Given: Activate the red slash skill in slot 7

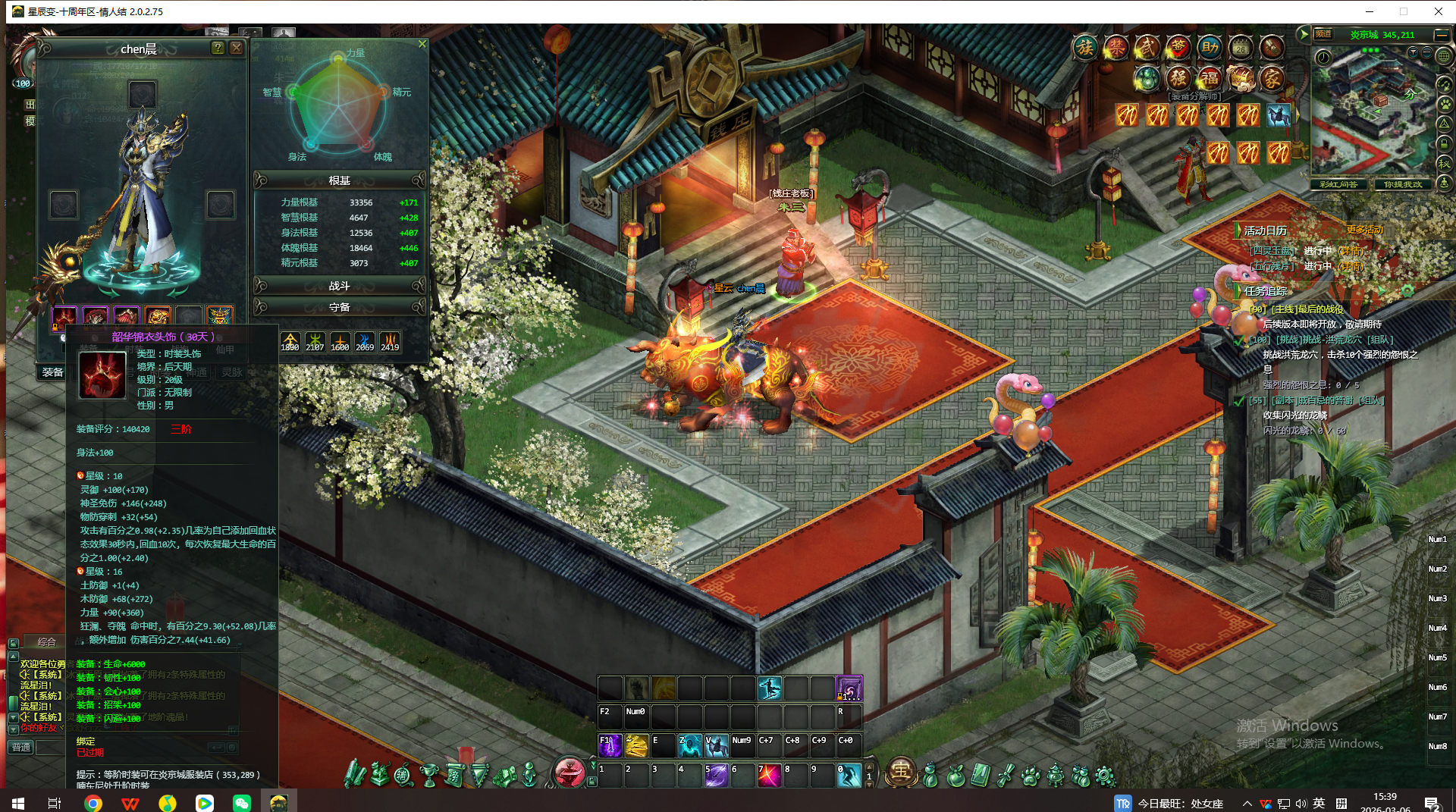Looking at the screenshot, I should (x=769, y=776).
